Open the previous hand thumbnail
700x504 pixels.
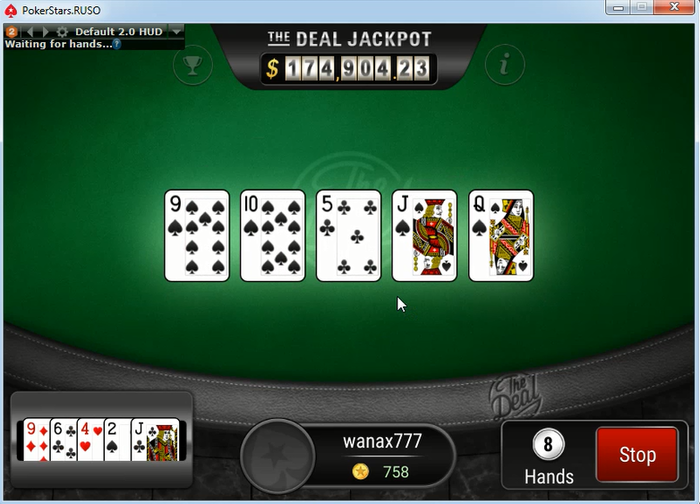(x=100, y=440)
